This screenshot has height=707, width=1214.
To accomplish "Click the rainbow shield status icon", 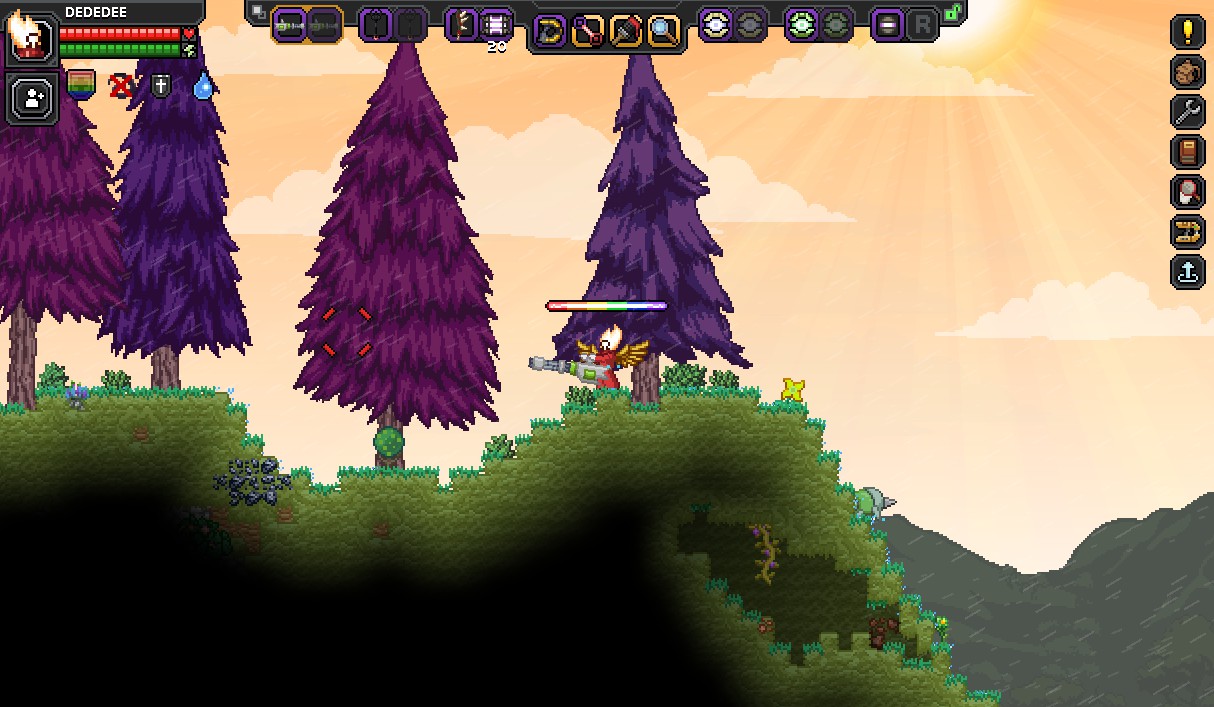I will [81, 85].
